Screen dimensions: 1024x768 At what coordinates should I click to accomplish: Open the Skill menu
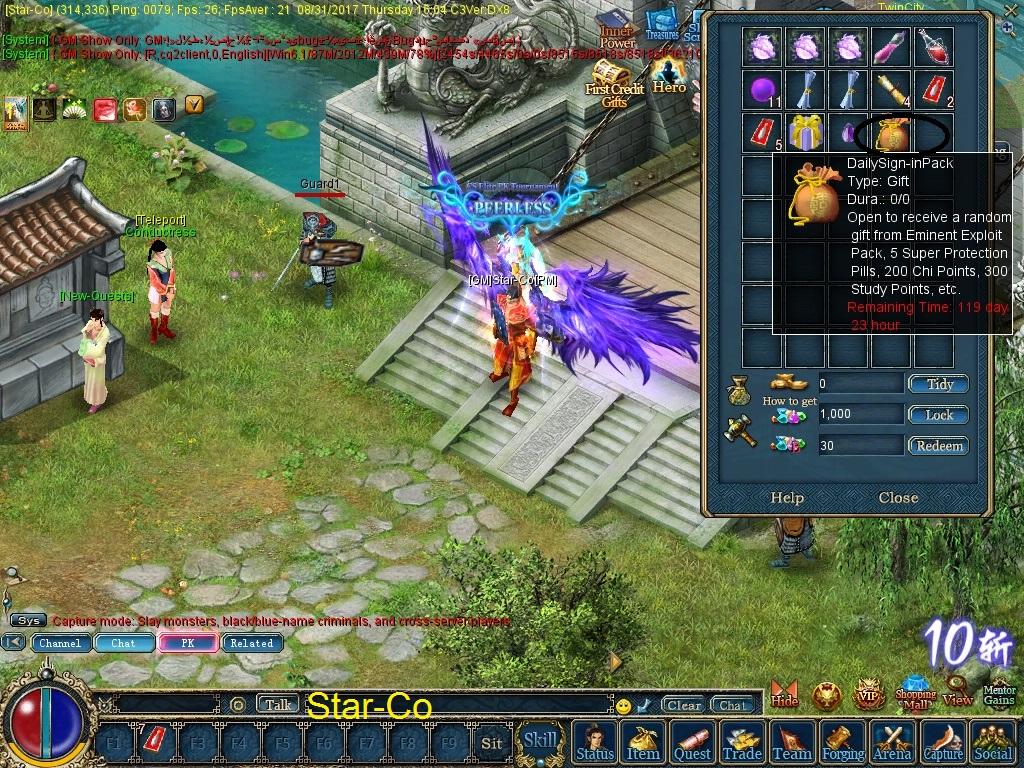click(x=541, y=741)
